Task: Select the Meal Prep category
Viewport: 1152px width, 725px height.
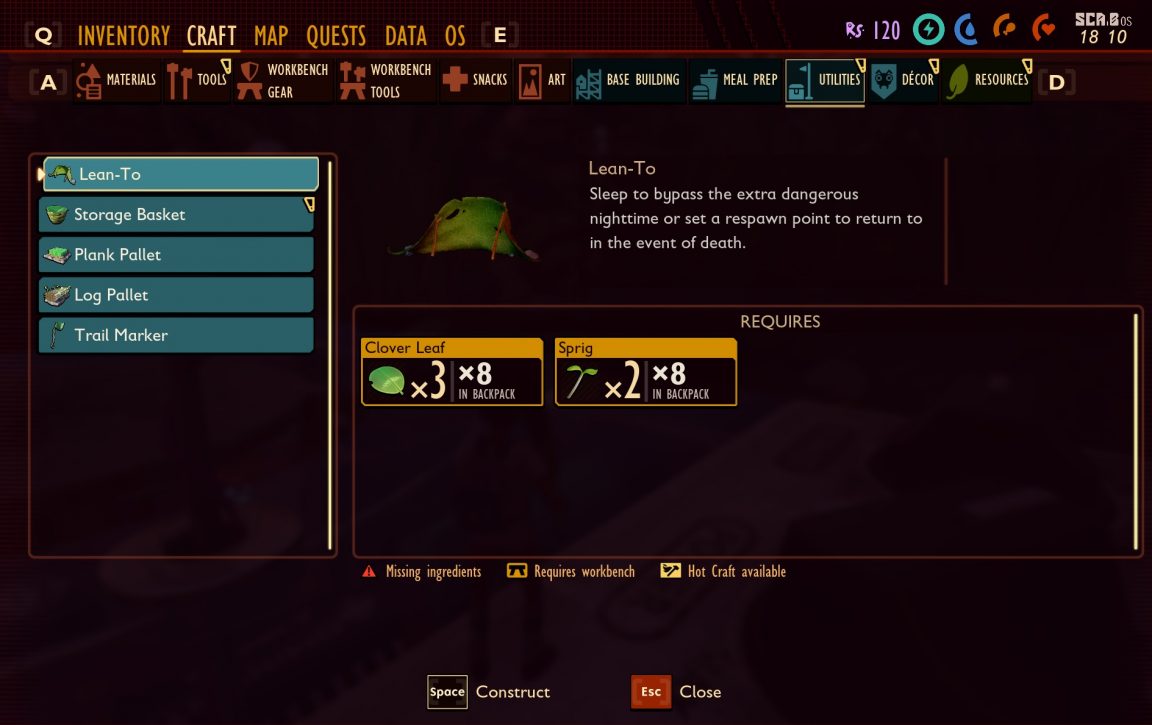Action: [735, 80]
